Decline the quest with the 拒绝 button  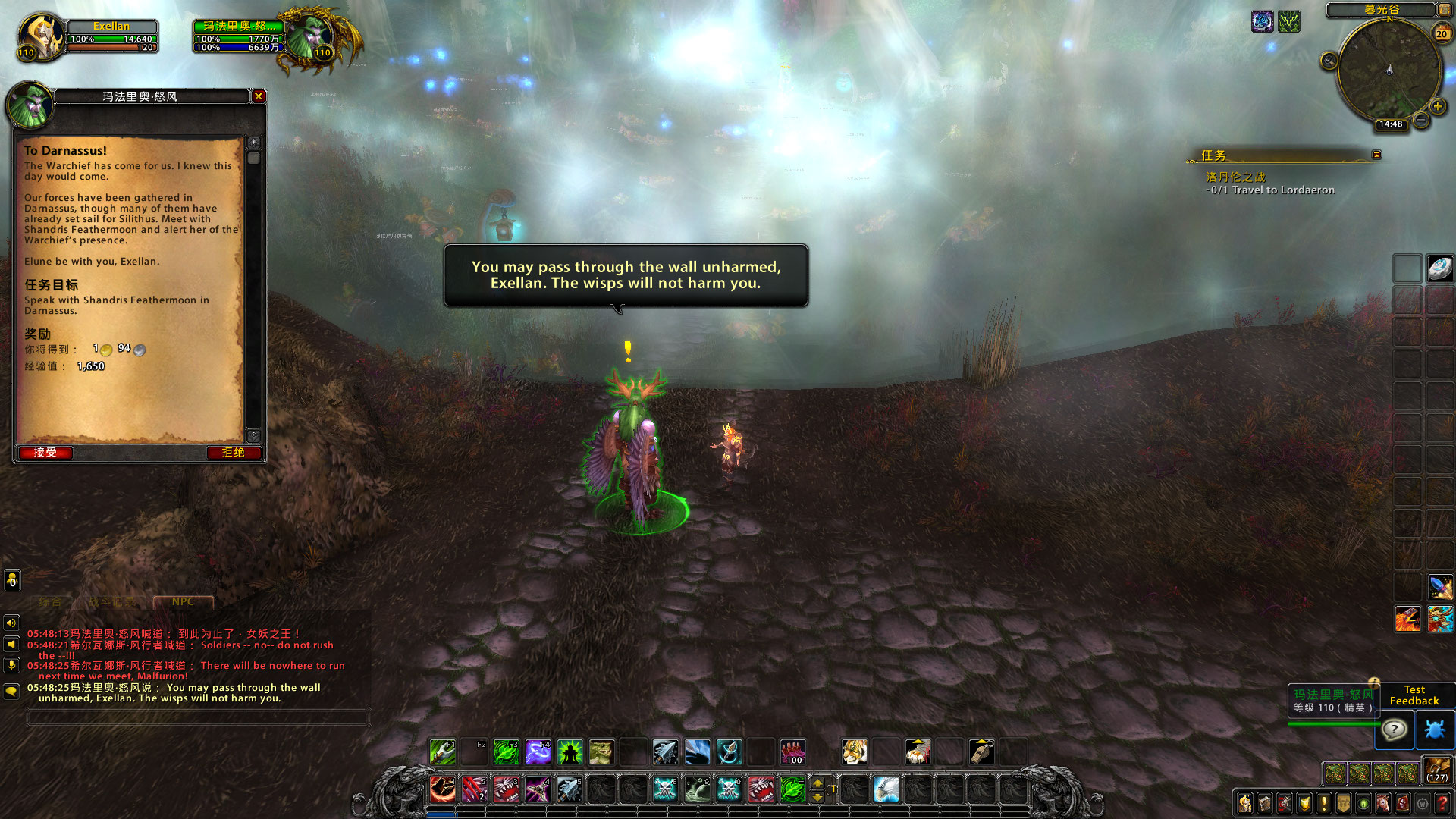coord(233,453)
